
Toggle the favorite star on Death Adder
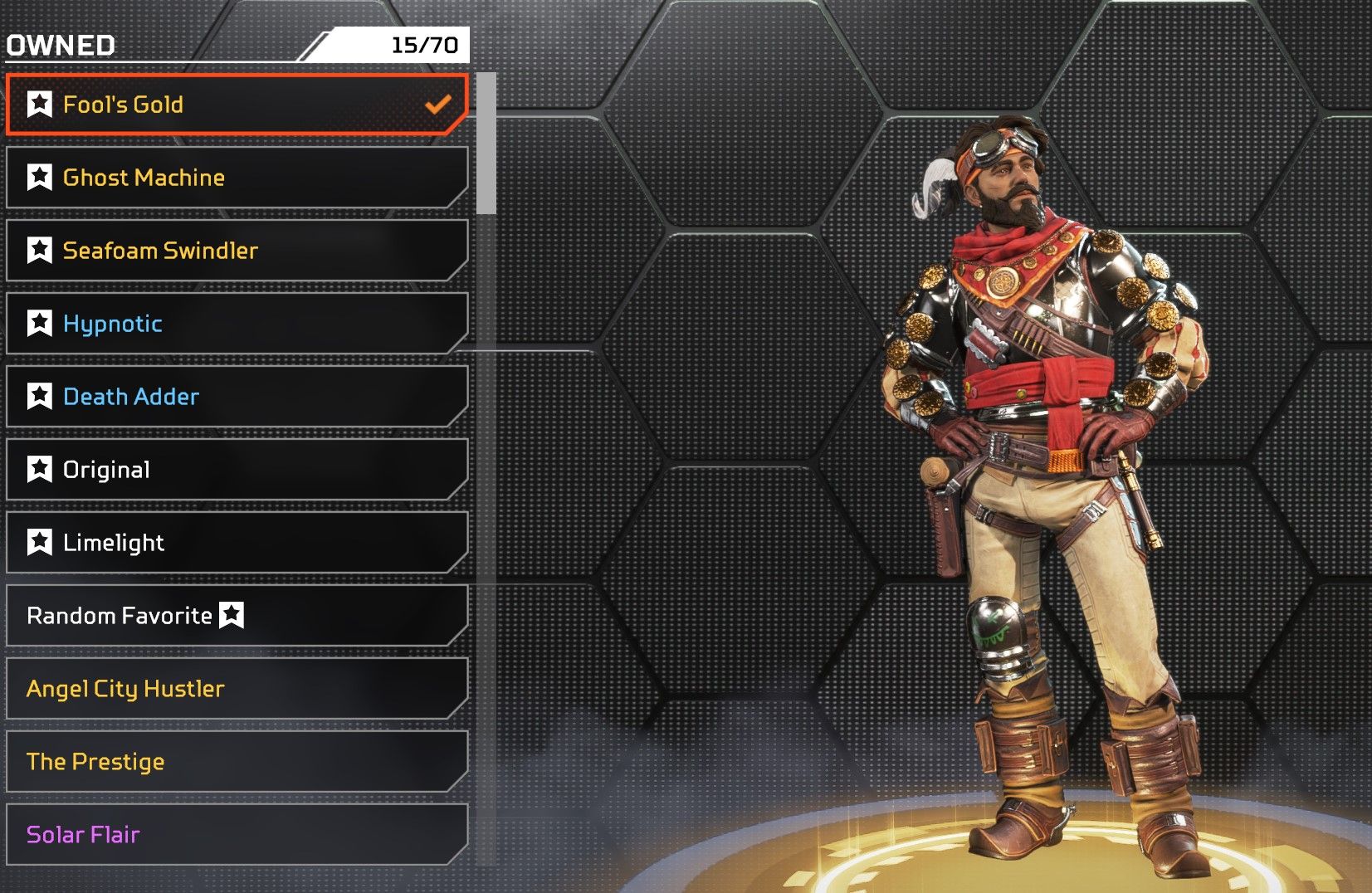39,397
